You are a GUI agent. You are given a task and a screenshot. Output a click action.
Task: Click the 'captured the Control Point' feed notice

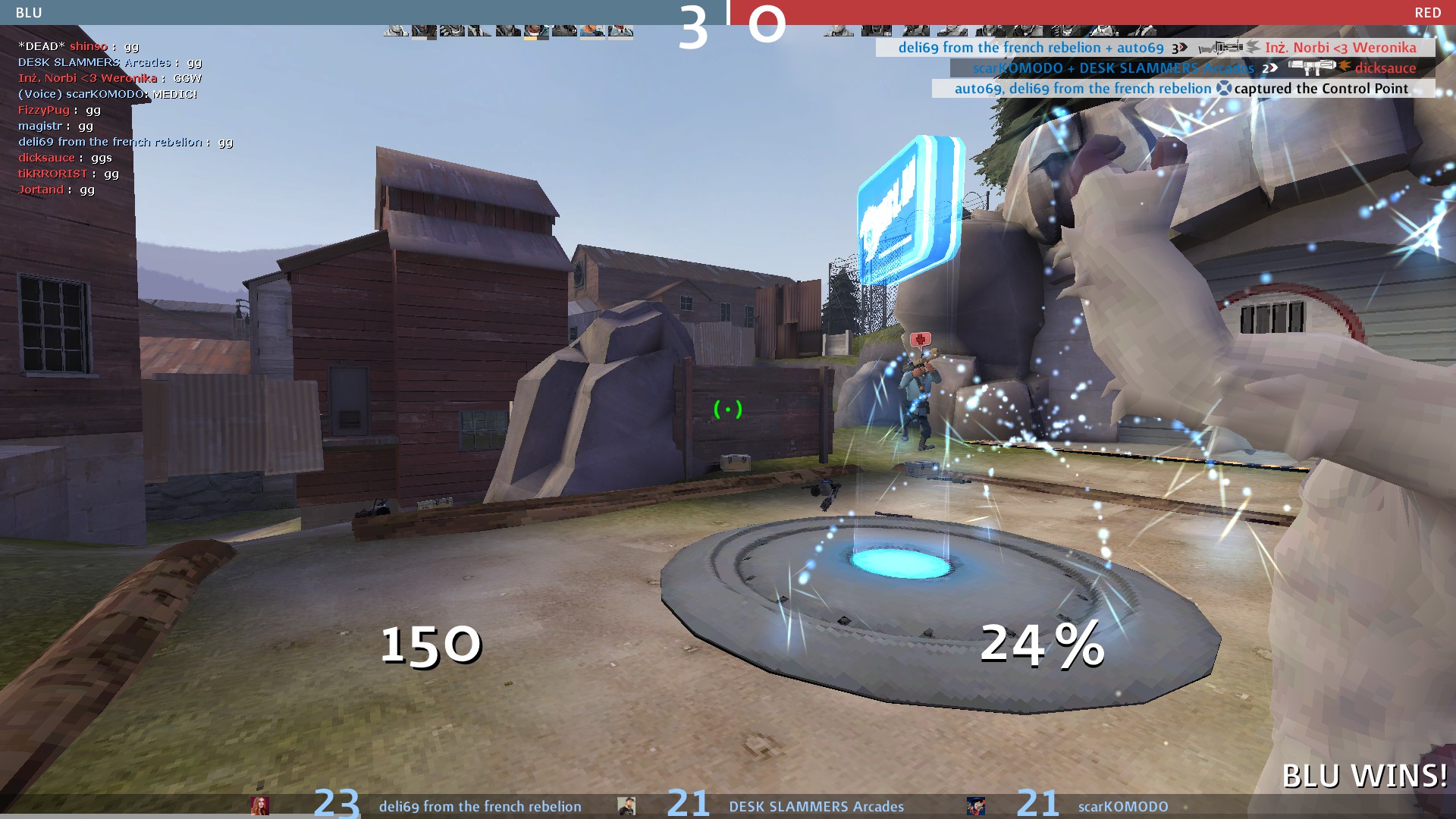pos(1183,89)
